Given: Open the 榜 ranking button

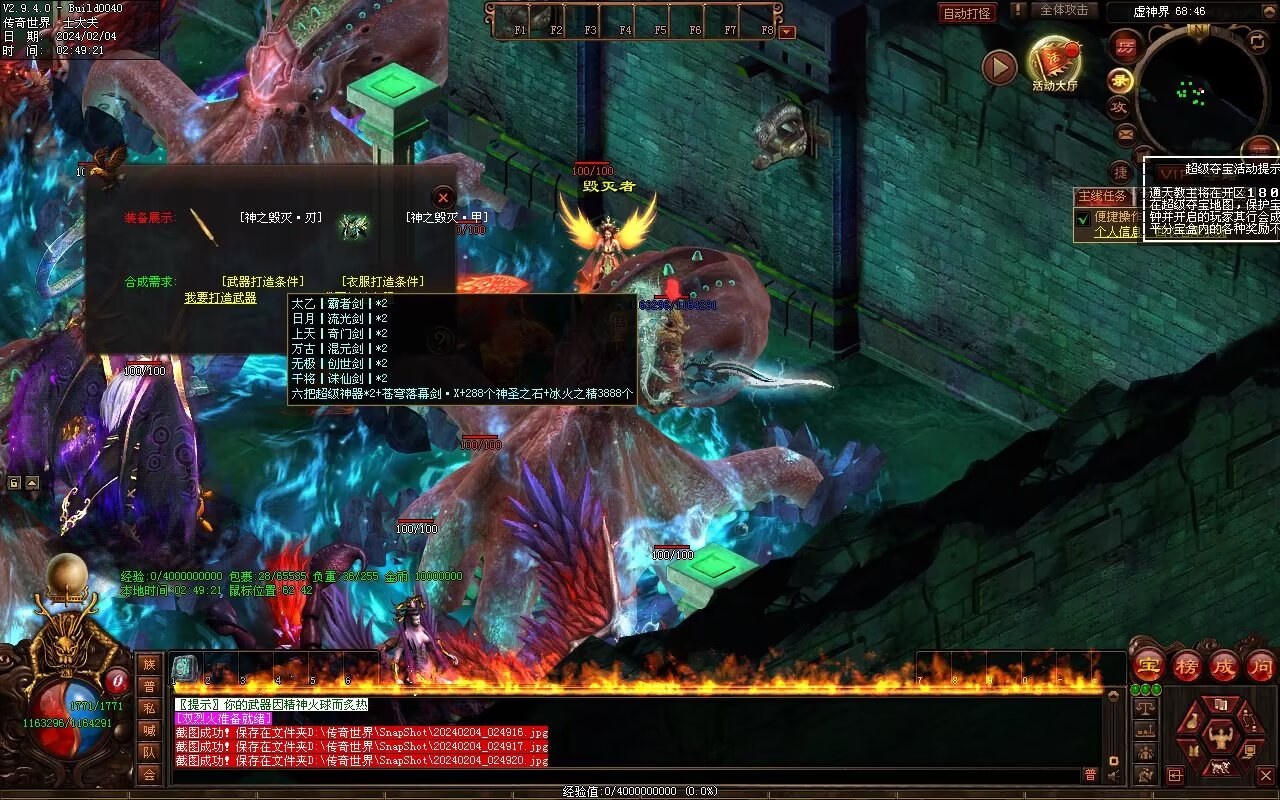Looking at the screenshot, I should tap(1187, 667).
